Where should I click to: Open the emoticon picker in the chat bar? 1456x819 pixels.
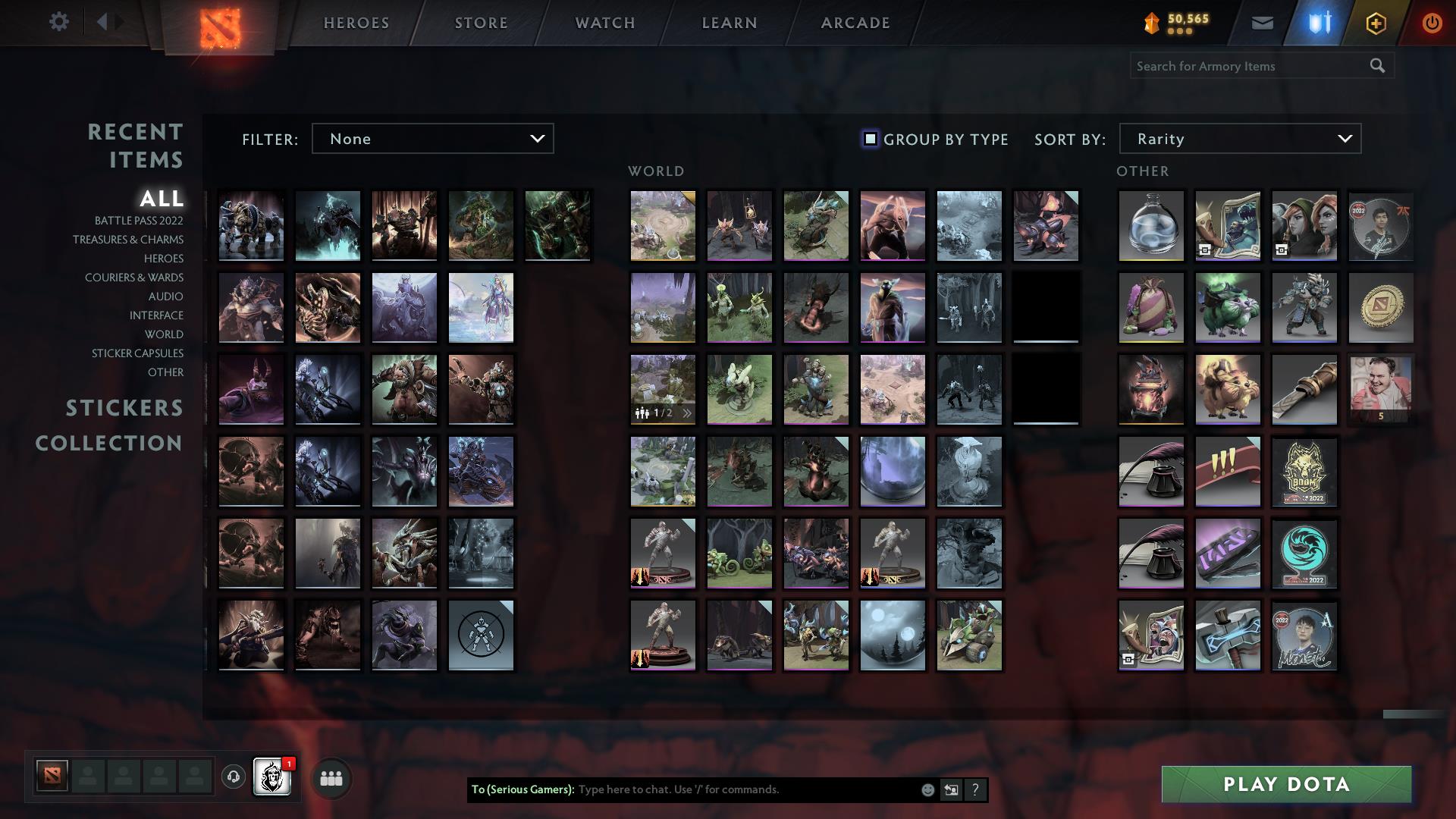[927, 789]
